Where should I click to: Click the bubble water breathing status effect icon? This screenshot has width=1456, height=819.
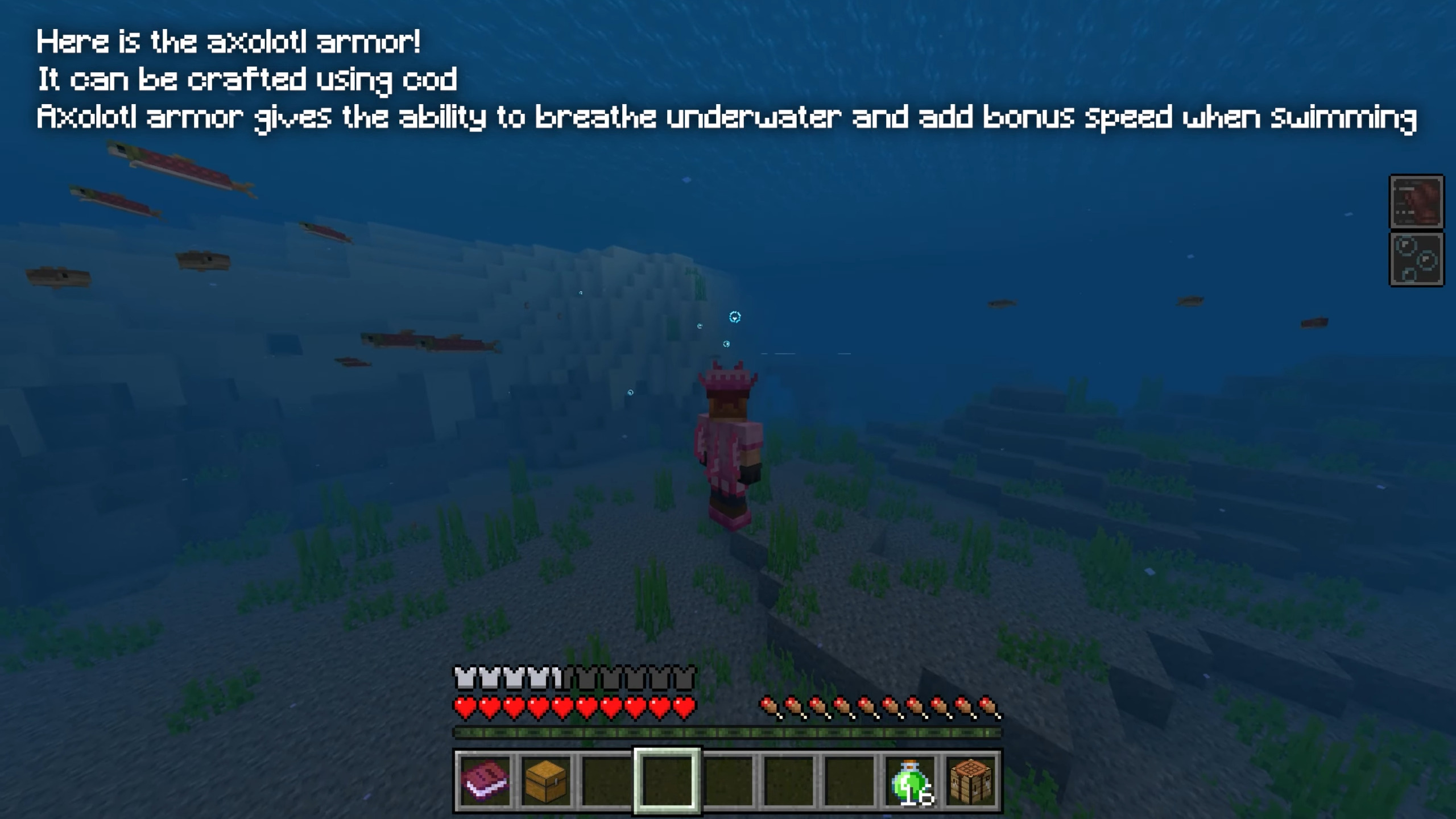point(1416,259)
